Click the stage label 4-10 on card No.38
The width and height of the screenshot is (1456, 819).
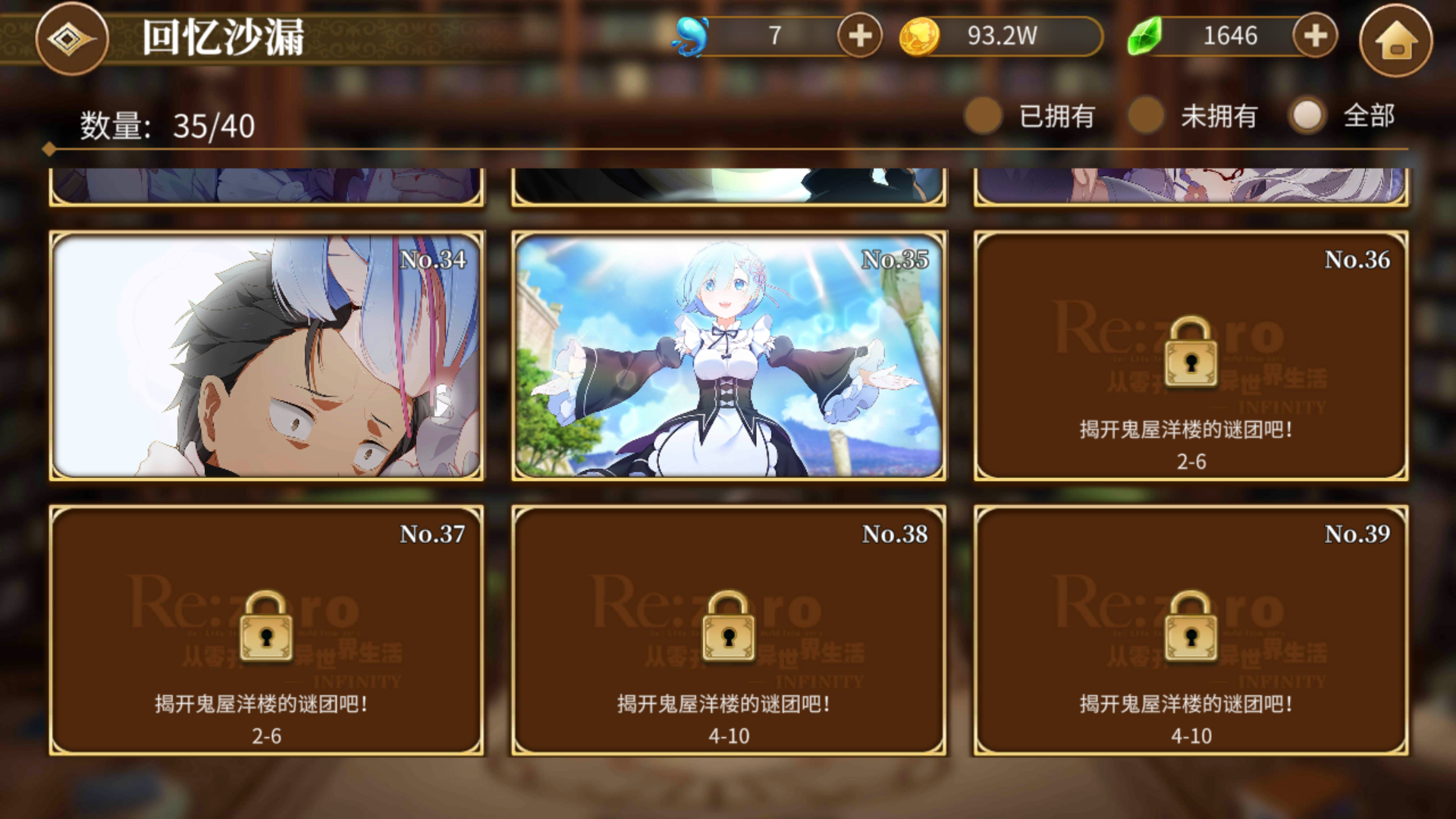tap(730, 734)
